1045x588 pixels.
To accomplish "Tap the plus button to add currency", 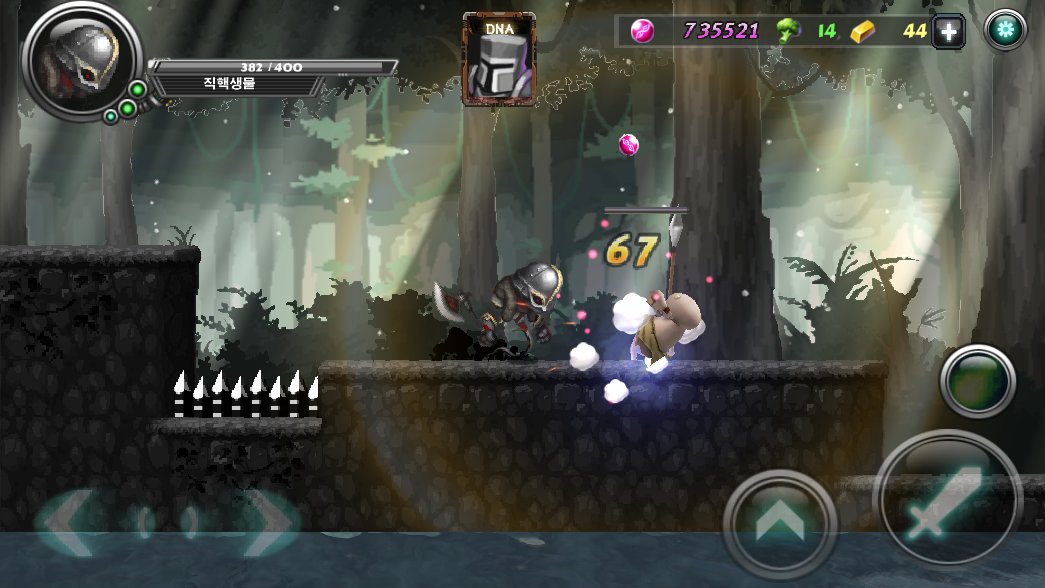I will click(948, 32).
